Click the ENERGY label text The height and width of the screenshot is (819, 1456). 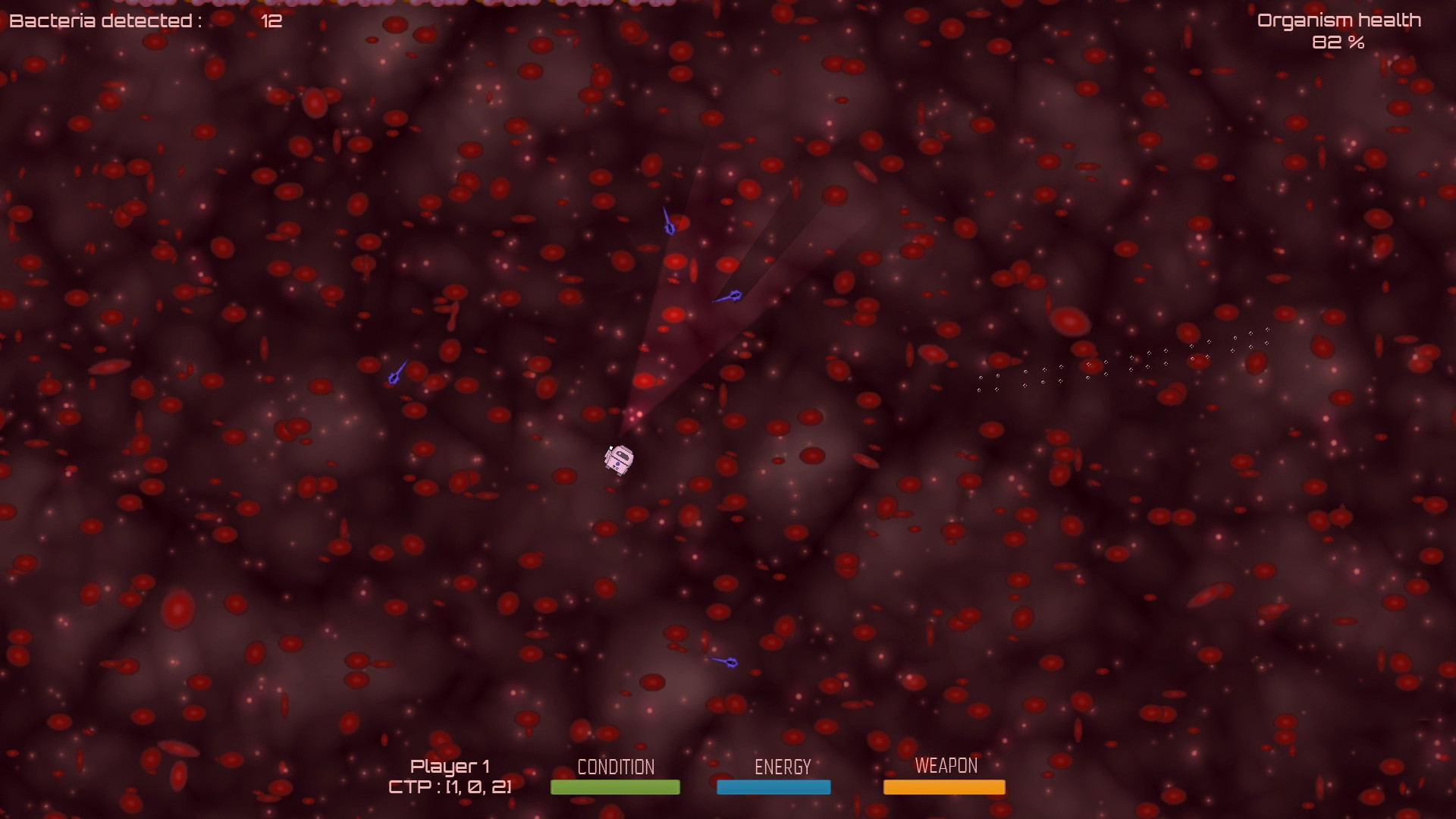pos(782,766)
